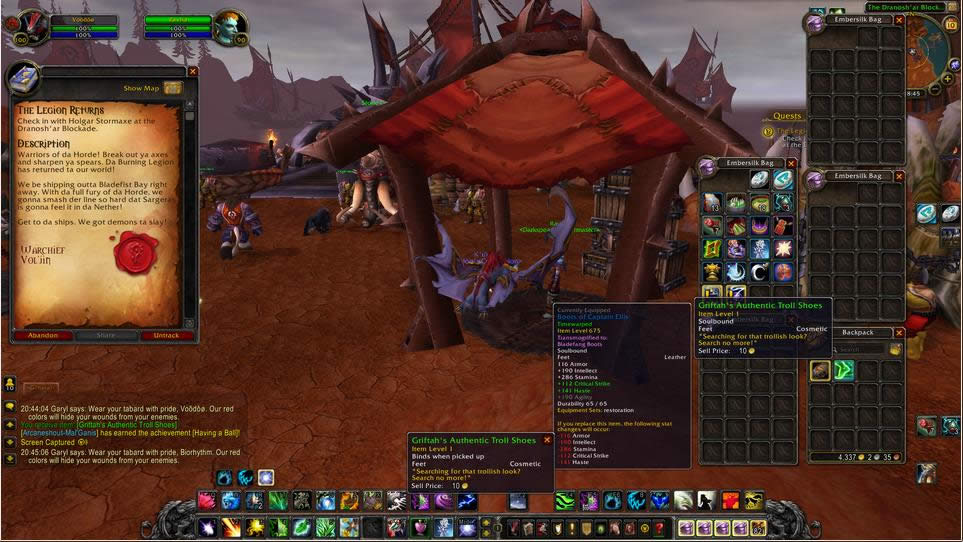The width and height of the screenshot is (963, 542).
Task: Select the Griftah's Troll Shoes item in Backpack
Action: coord(820,371)
